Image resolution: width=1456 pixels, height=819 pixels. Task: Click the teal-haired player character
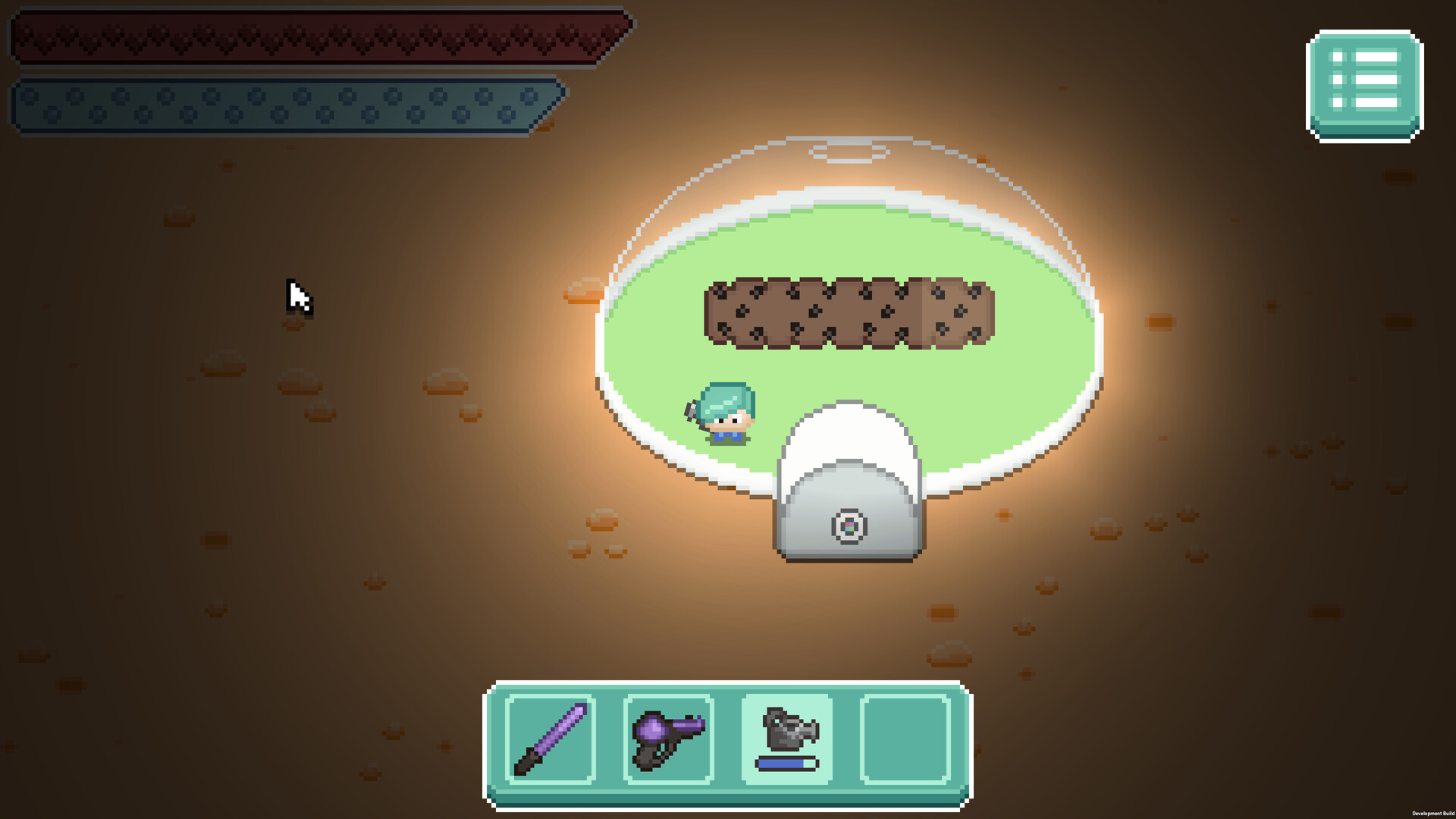[726, 413]
